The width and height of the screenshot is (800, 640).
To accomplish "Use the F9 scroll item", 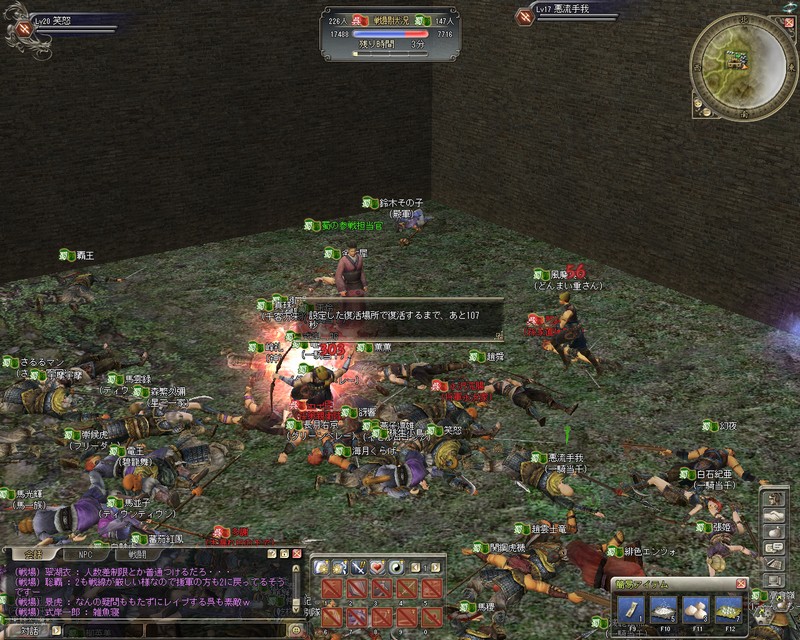I will (630, 607).
